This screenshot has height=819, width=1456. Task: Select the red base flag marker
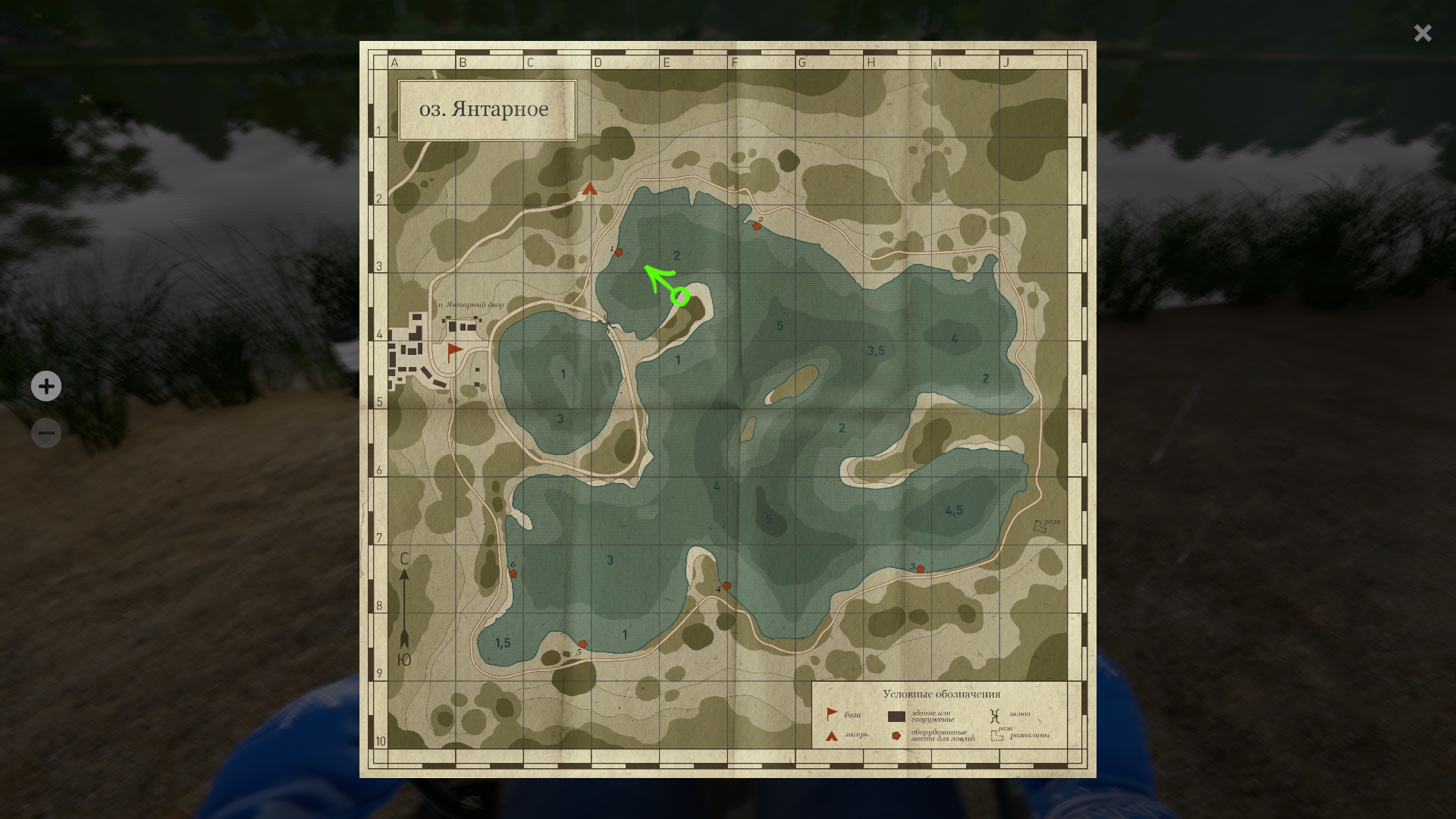454,350
